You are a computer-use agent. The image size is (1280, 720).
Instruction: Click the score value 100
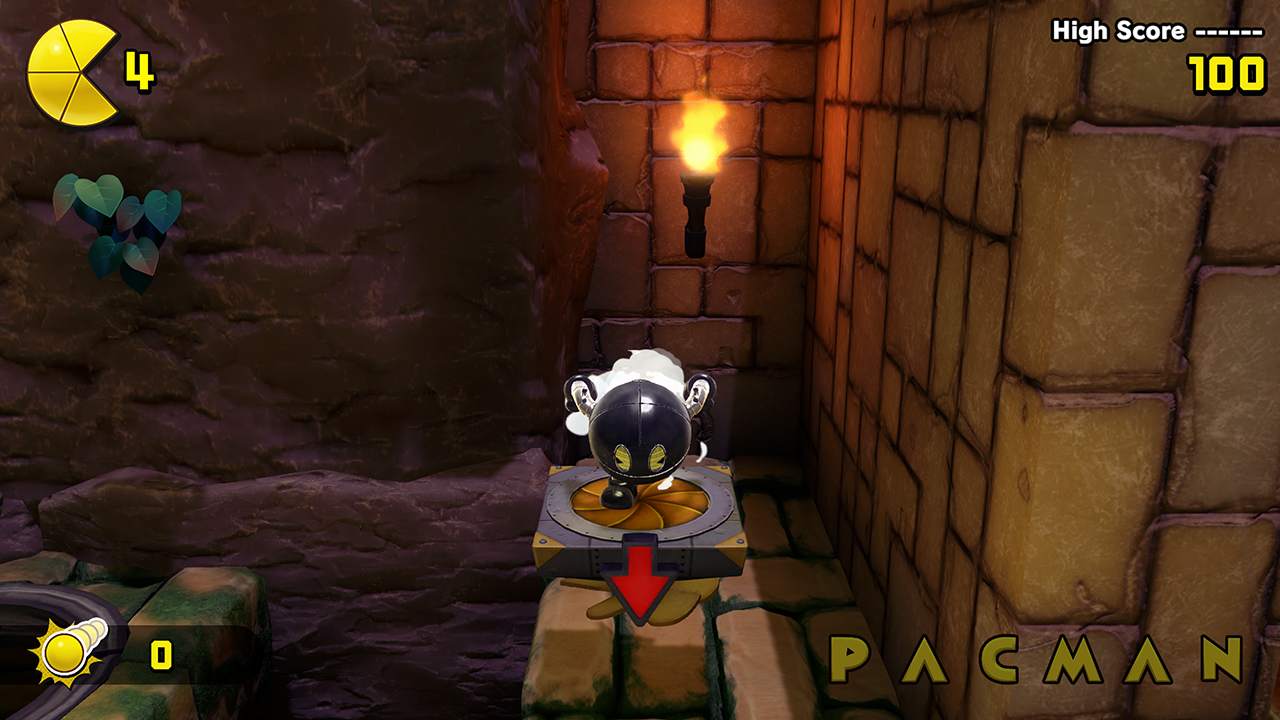pyautogui.click(x=1227, y=72)
